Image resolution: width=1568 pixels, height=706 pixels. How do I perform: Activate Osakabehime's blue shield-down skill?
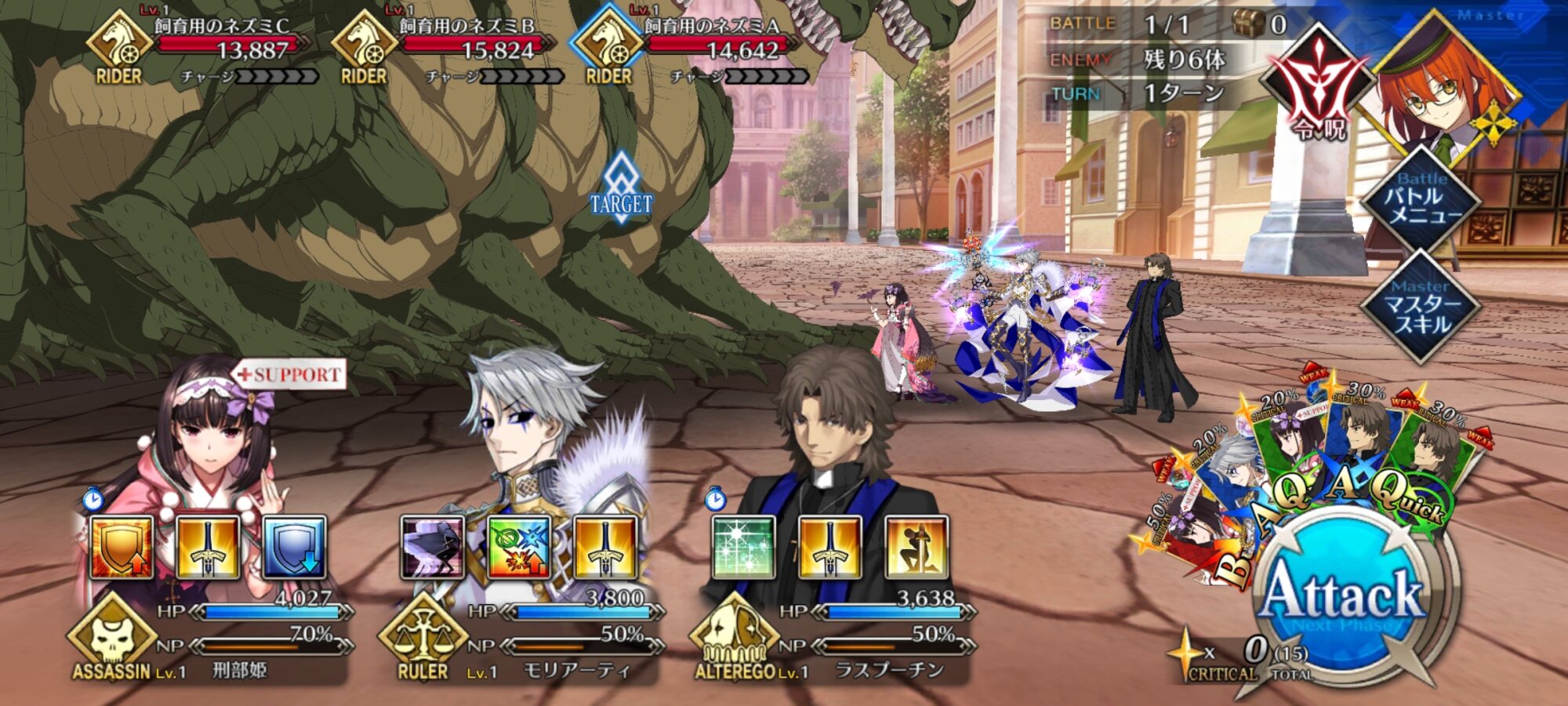[294, 548]
